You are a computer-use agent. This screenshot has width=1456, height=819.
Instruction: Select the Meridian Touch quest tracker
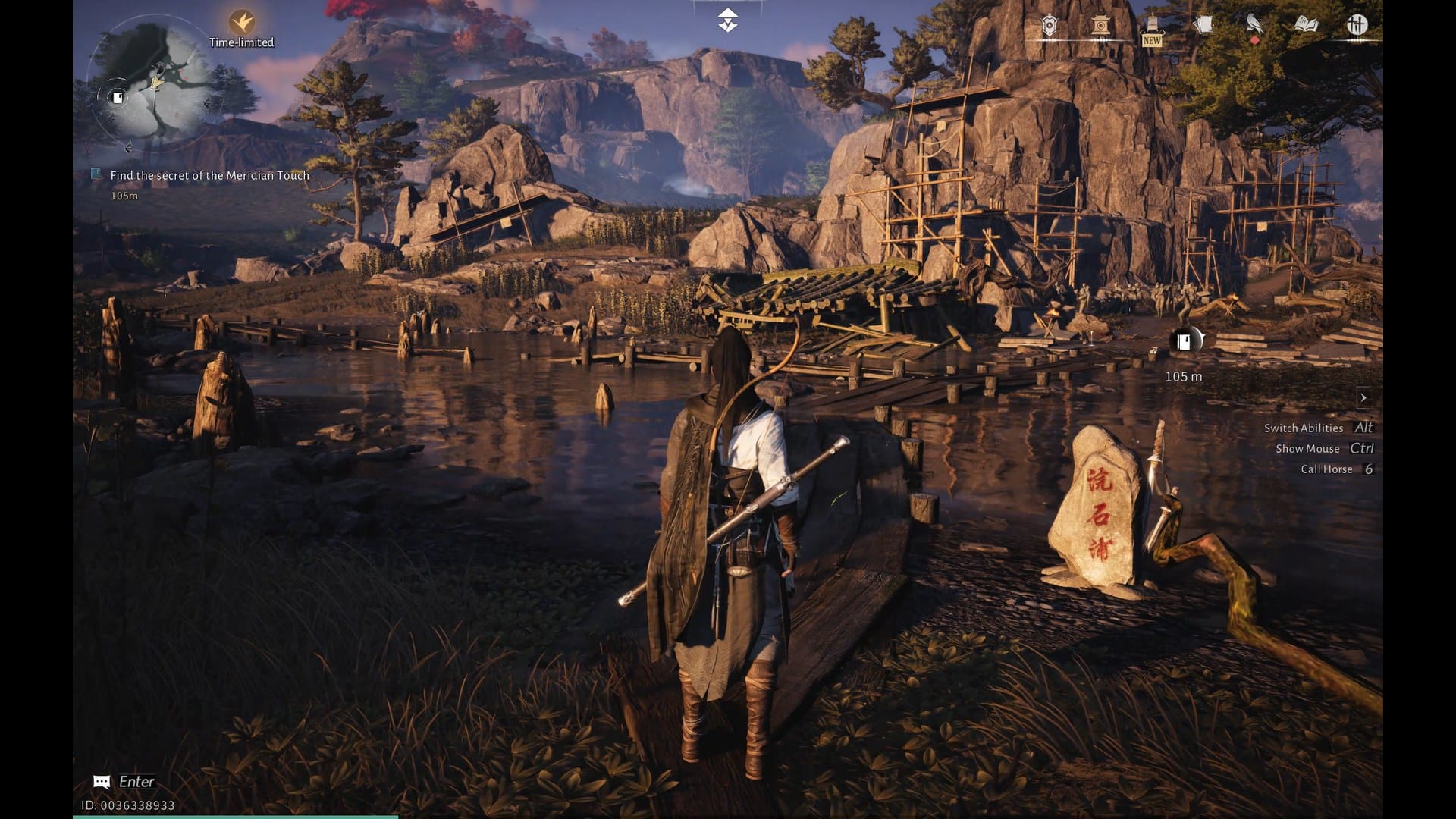click(209, 175)
